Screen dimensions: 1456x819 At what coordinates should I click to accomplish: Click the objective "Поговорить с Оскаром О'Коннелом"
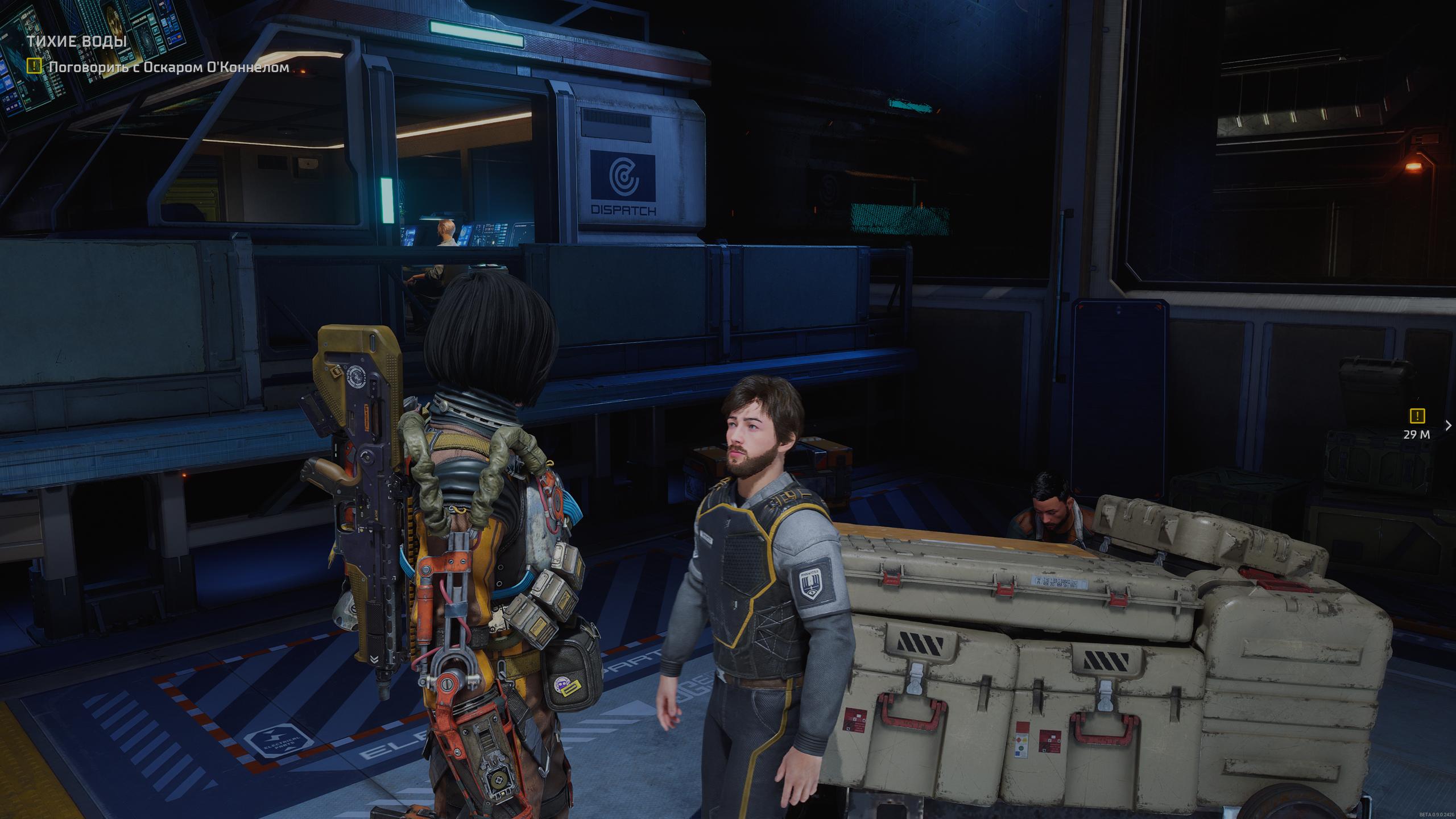pyautogui.click(x=168, y=67)
